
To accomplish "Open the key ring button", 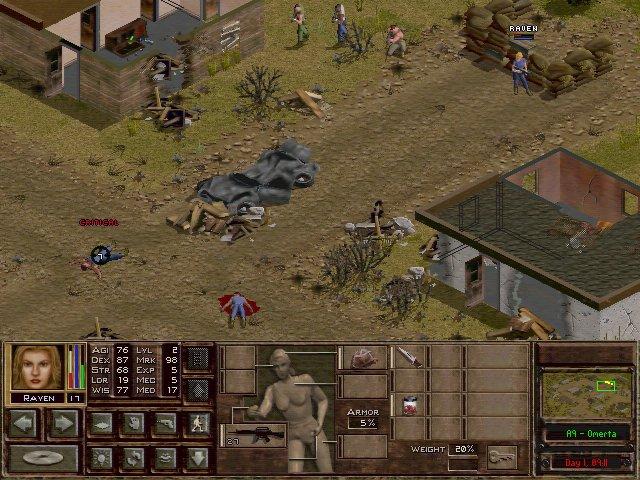I will 501,457.
